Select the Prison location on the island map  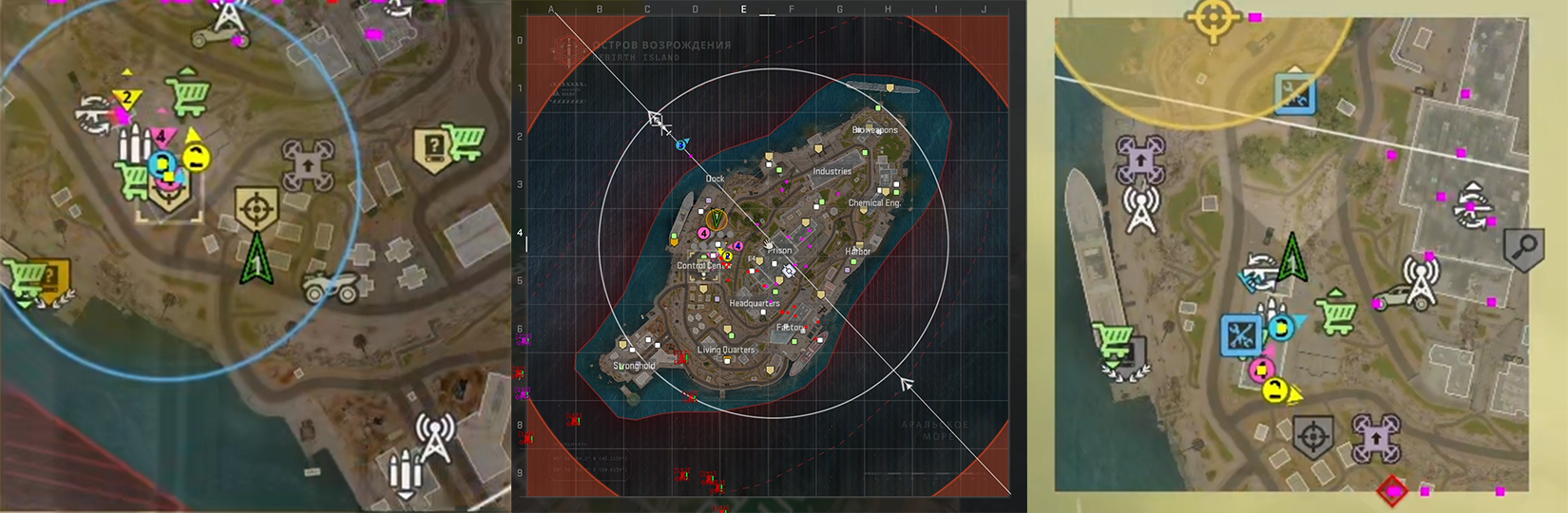click(x=781, y=250)
